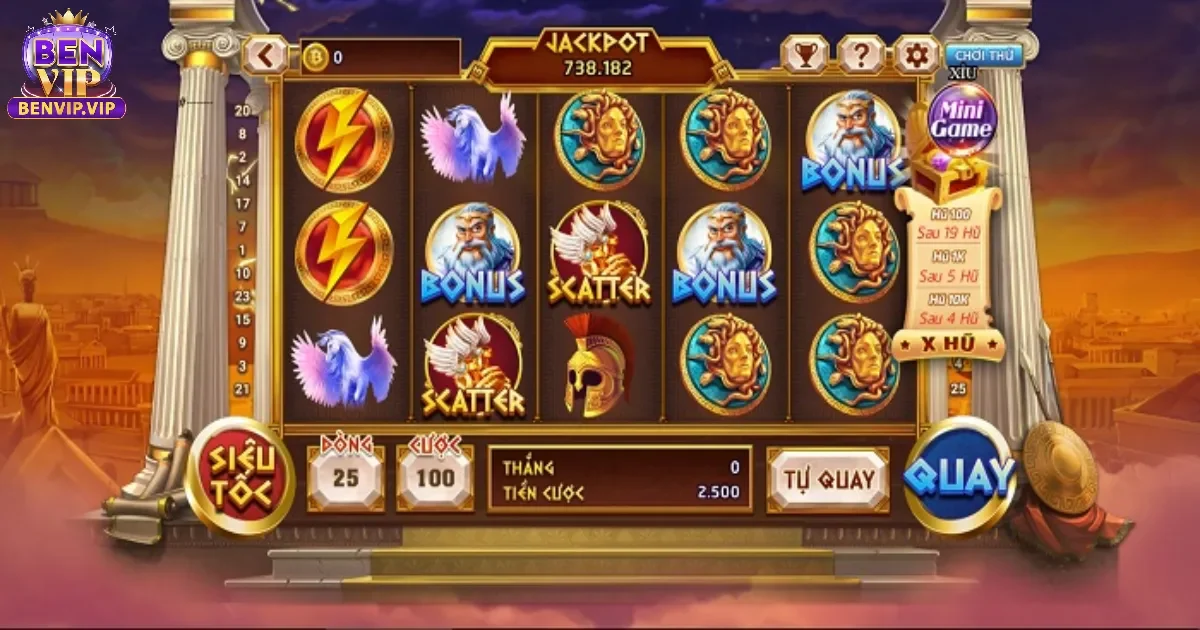Go back using the arrow button
Image resolution: width=1200 pixels, height=630 pixels.
(265, 56)
